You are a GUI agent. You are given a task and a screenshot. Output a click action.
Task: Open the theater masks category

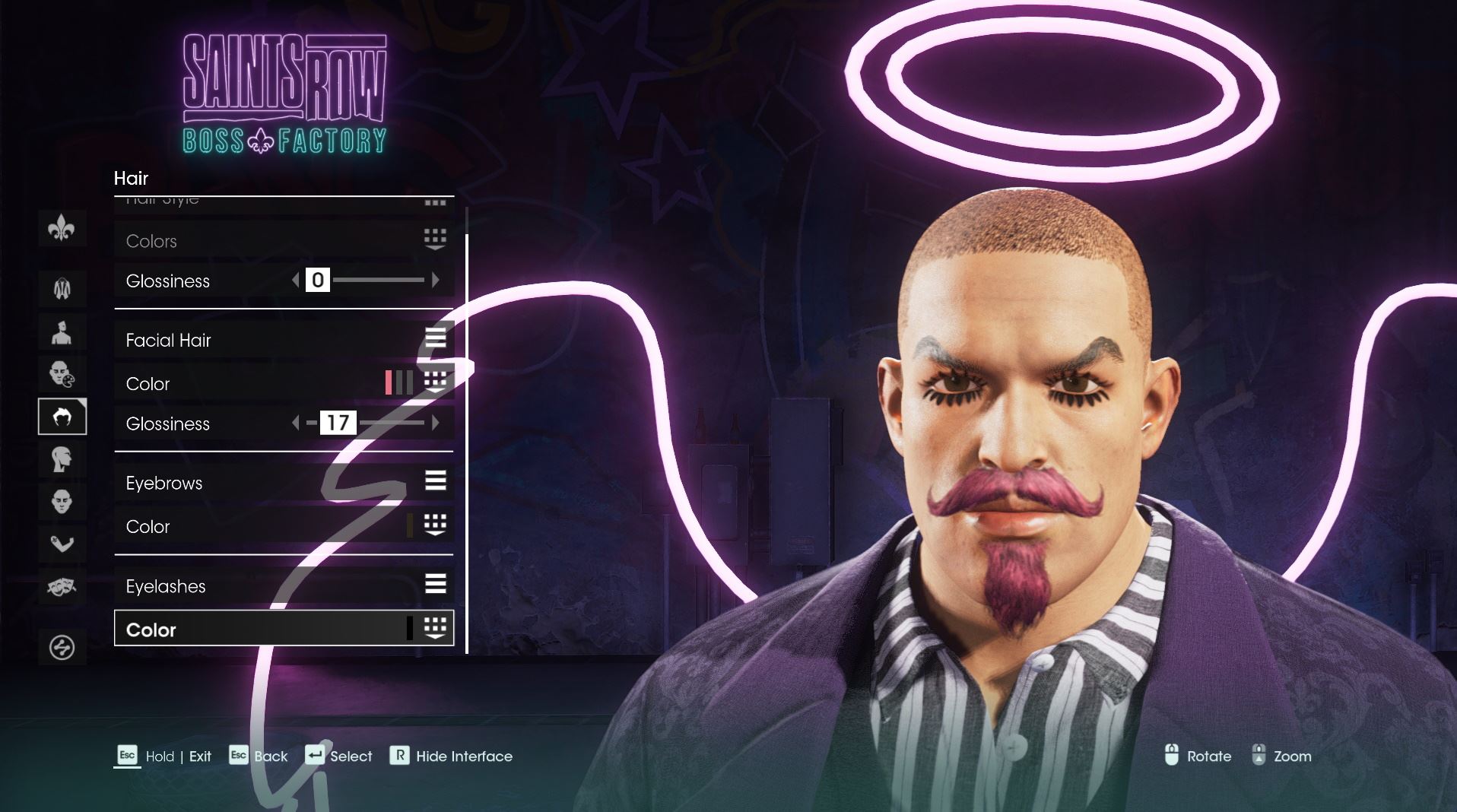coord(62,587)
